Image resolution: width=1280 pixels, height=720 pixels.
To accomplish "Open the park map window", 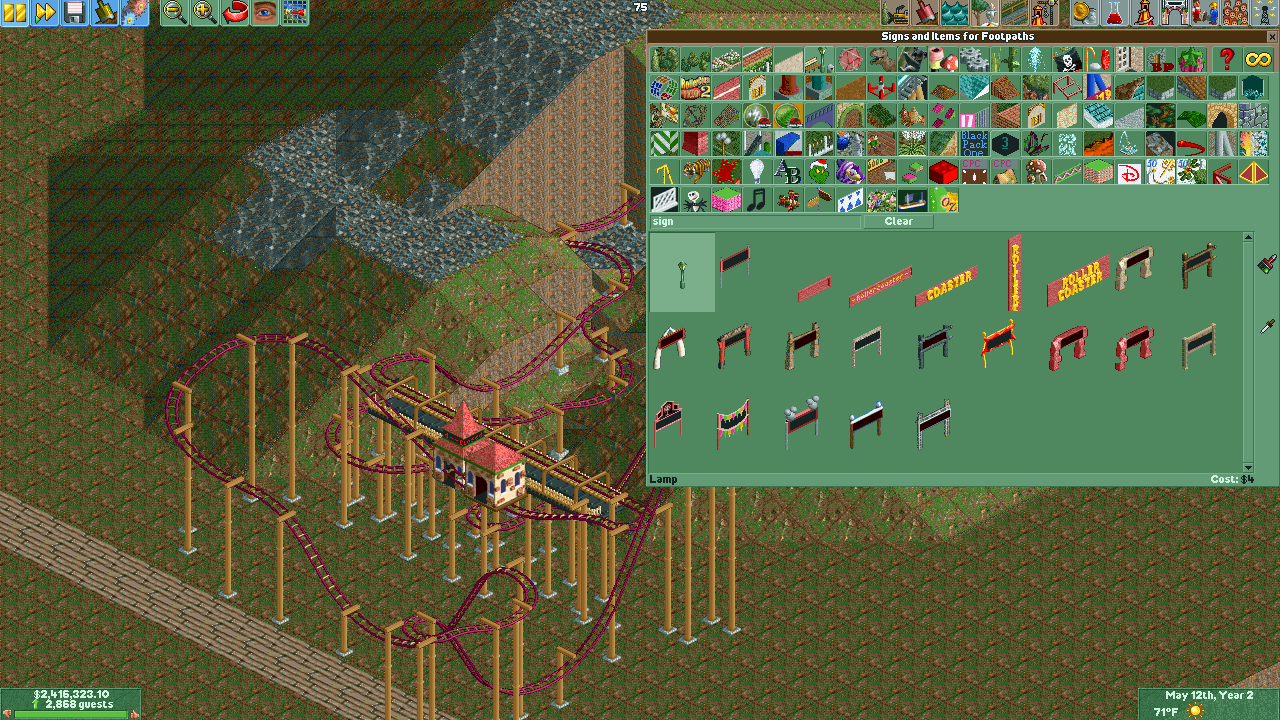I will 295,14.
